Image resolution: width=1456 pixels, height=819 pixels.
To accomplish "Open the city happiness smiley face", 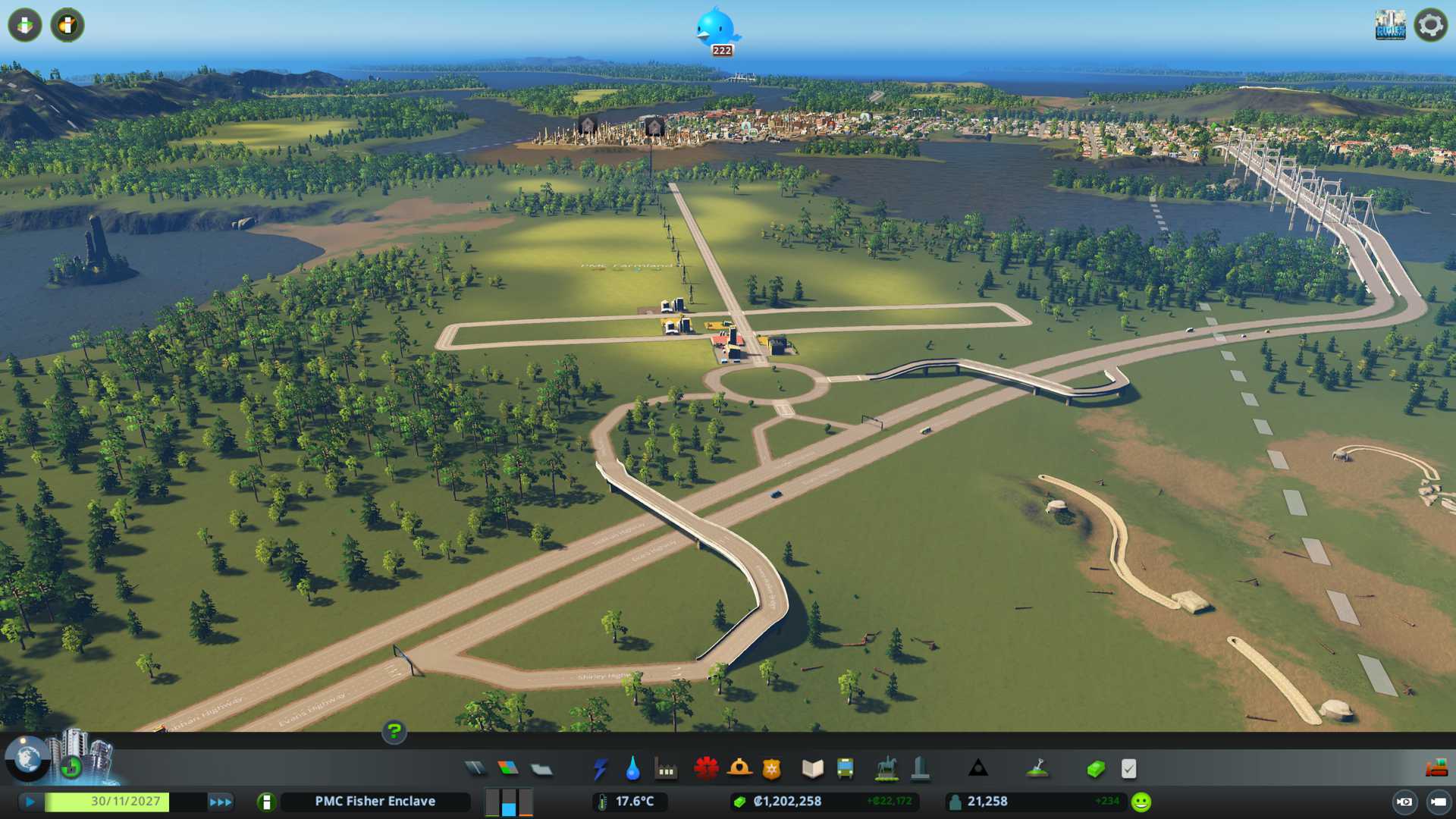I will [x=1141, y=802].
